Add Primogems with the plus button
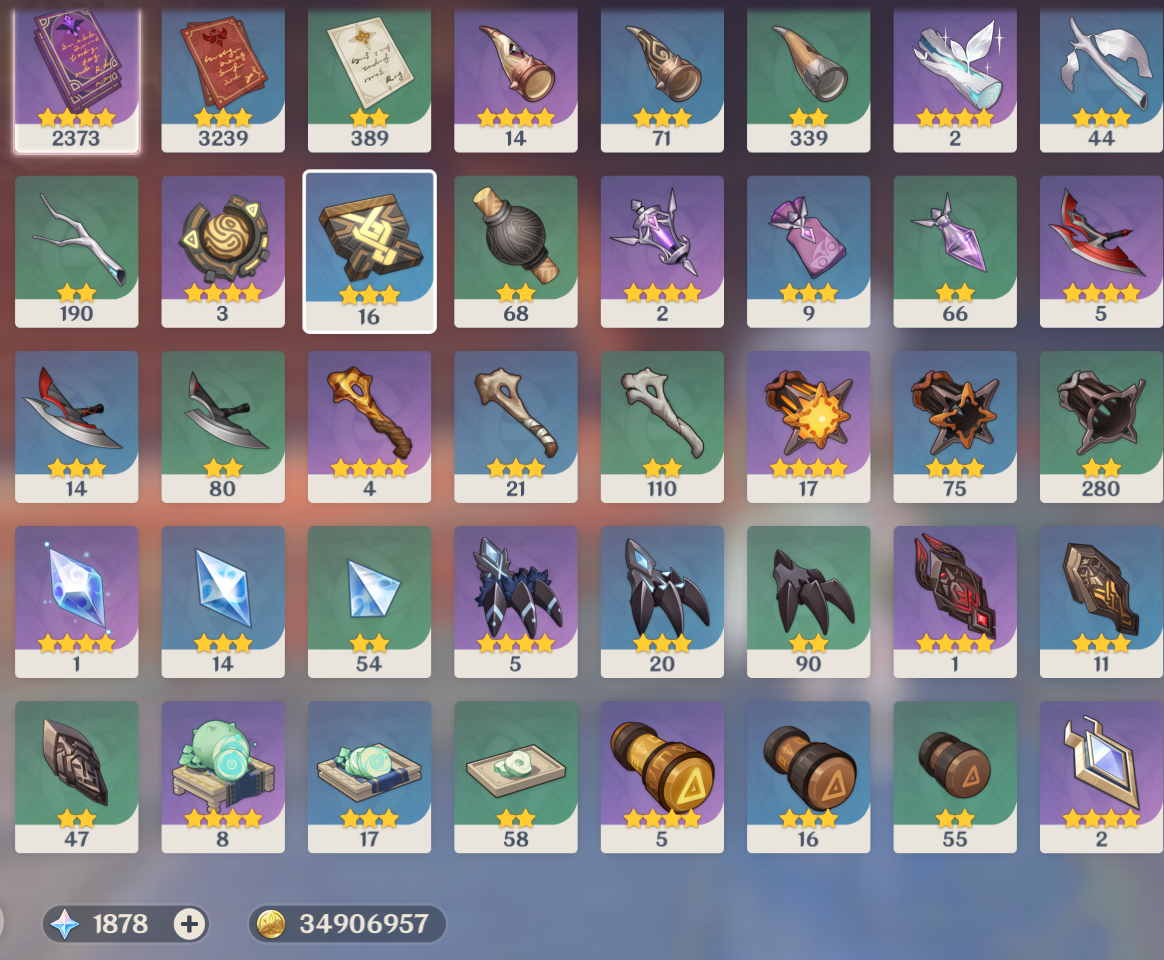The height and width of the screenshot is (960, 1164). [189, 924]
